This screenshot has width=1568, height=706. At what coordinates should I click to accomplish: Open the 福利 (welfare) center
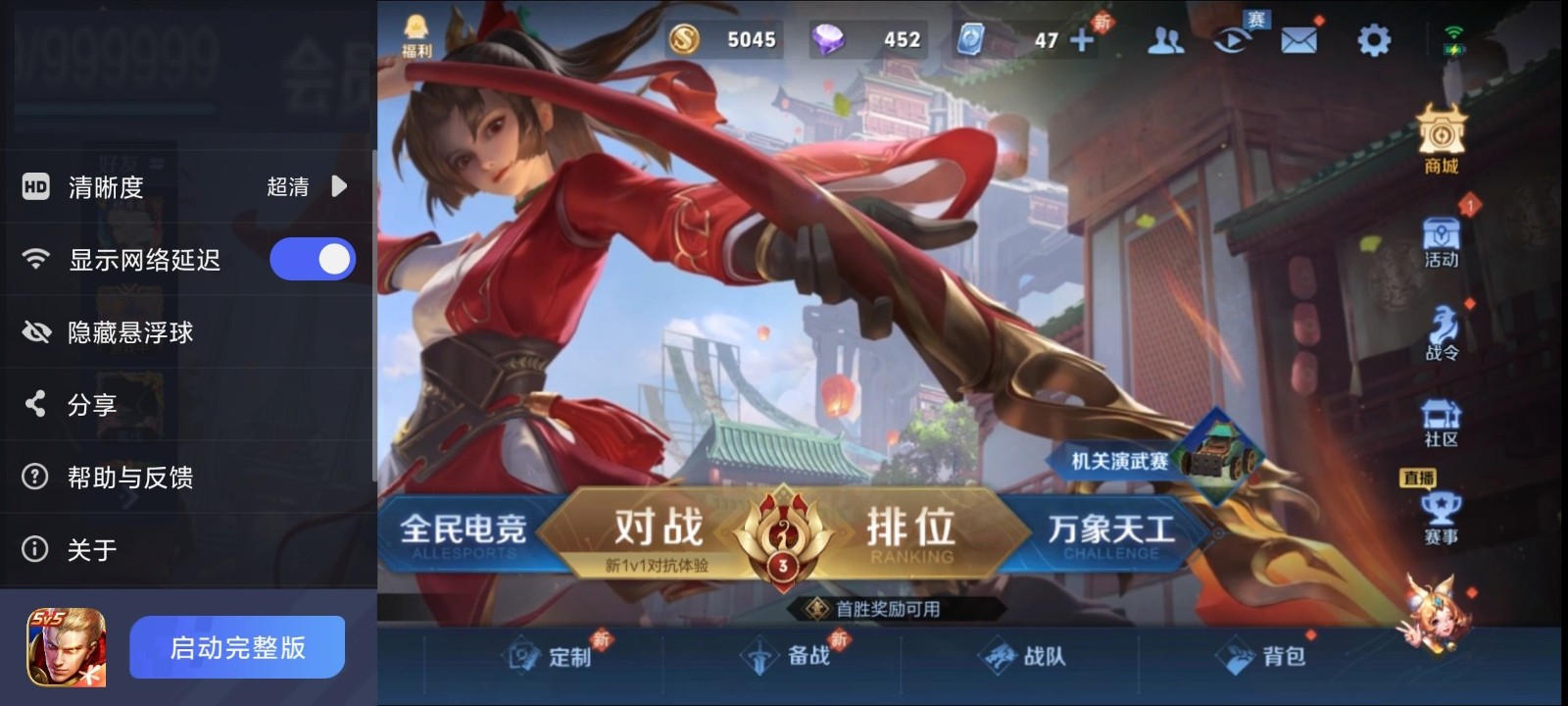416,27
